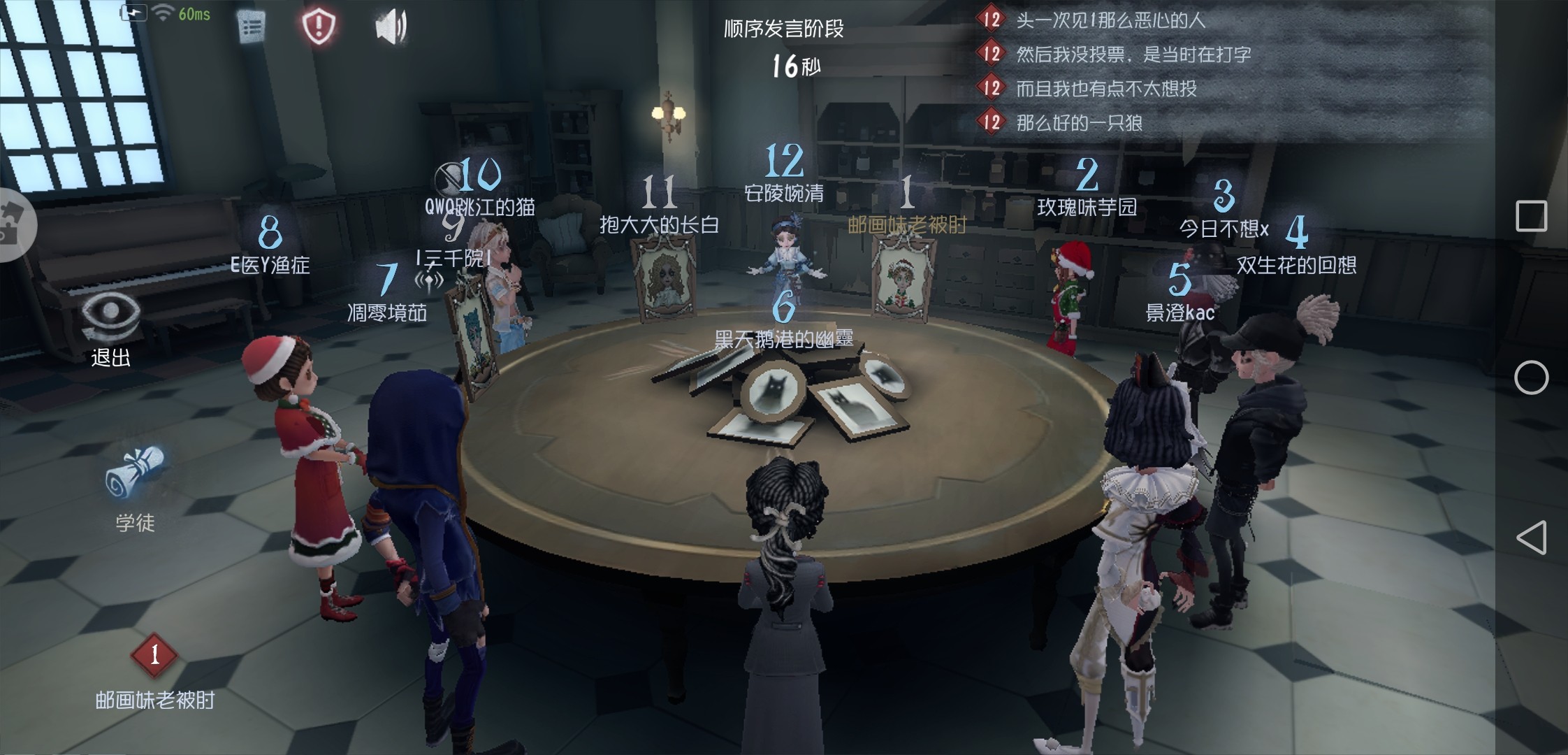Toggle the speaker sound icon
The image size is (1568, 755).
tap(391, 27)
